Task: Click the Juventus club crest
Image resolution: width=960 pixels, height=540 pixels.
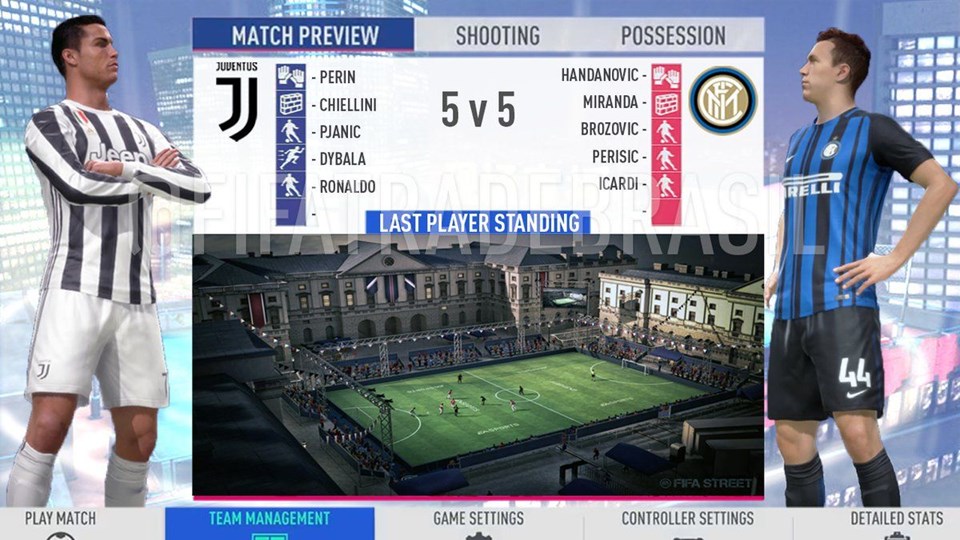Action: pos(237,101)
